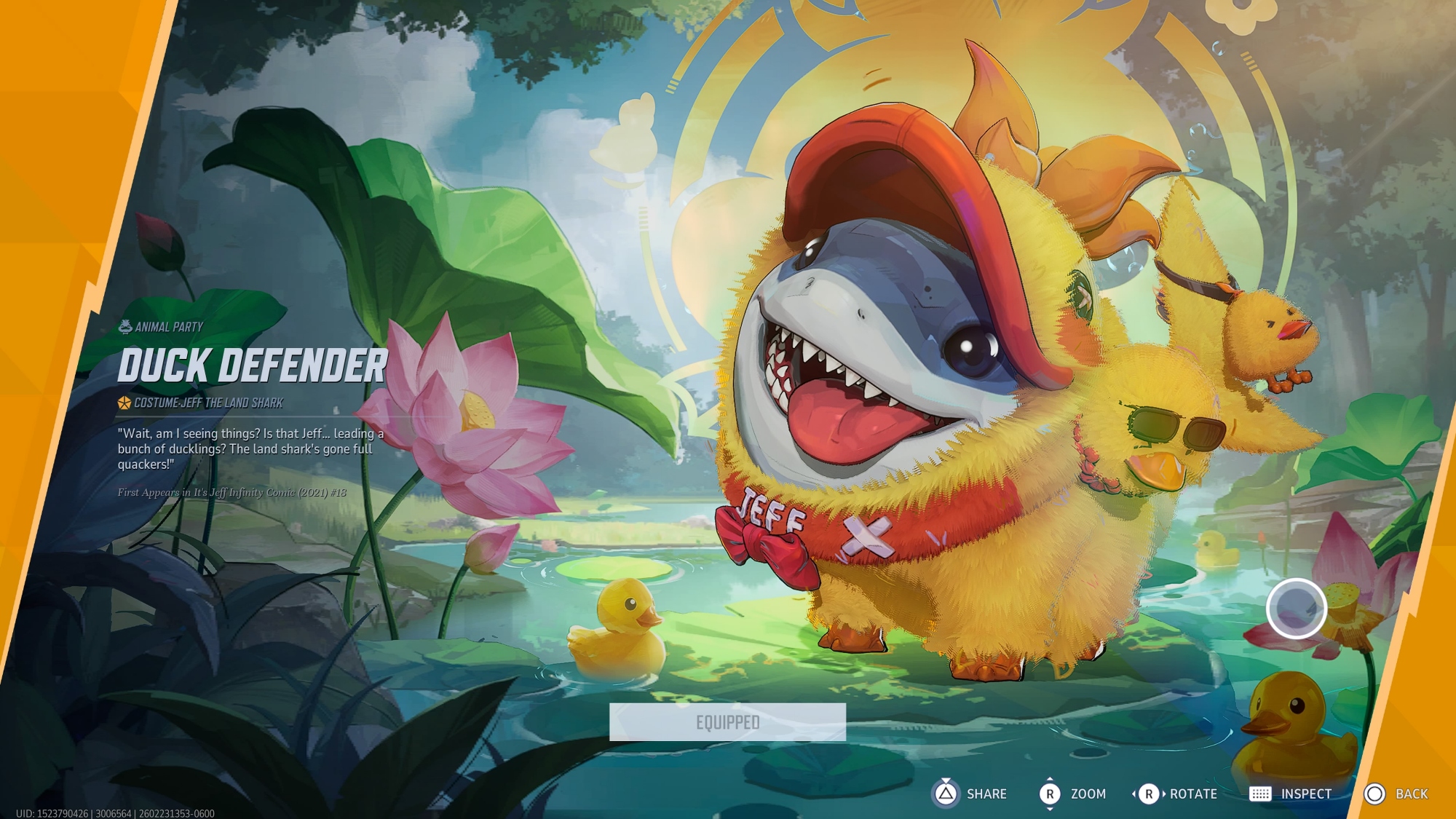This screenshot has width=1456, height=819.
Task: Share the Duck Defender costume
Action: pyautogui.click(x=970, y=794)
